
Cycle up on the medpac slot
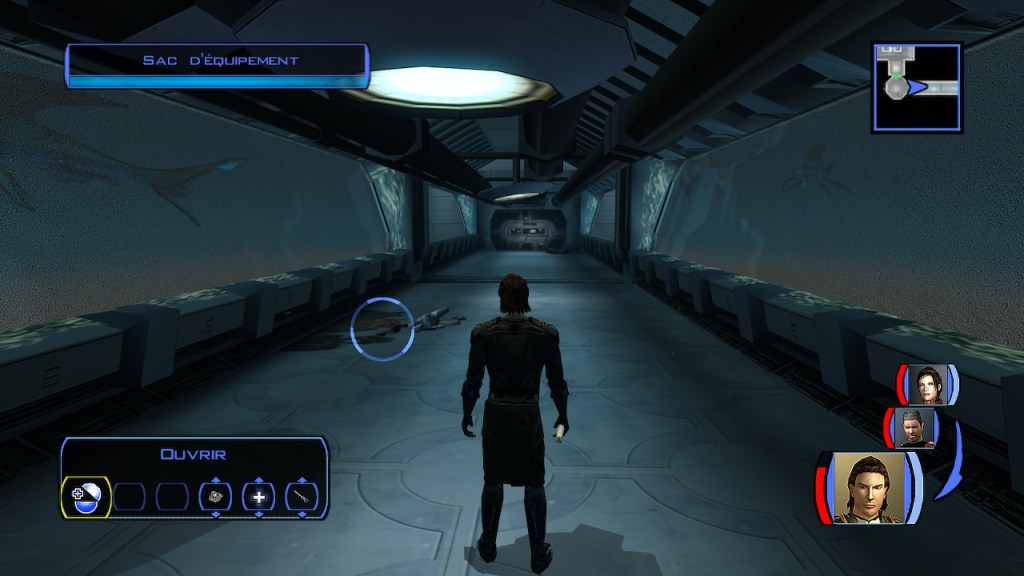tap(259, 479)
